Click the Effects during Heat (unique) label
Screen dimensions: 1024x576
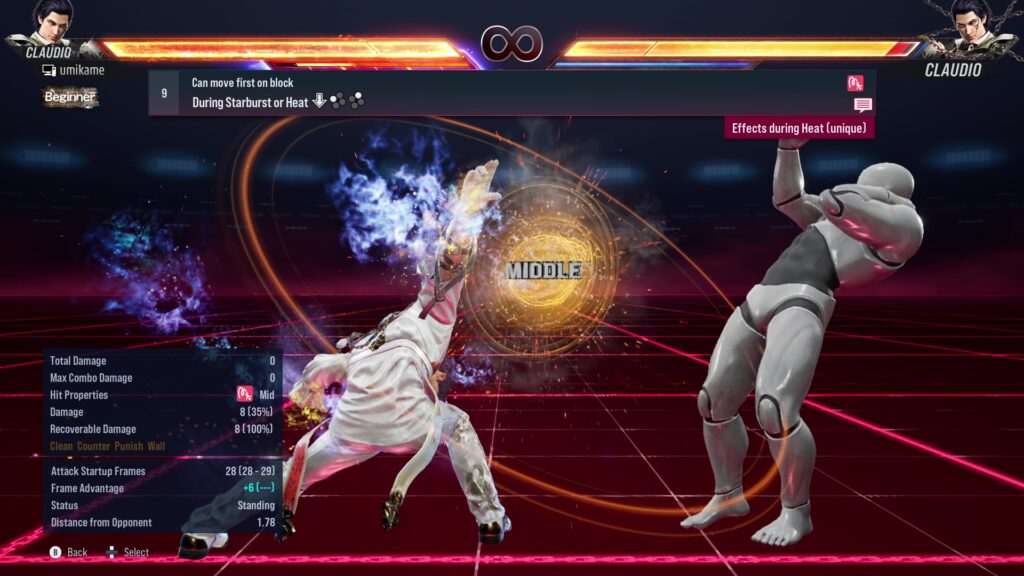pos(799,128)
